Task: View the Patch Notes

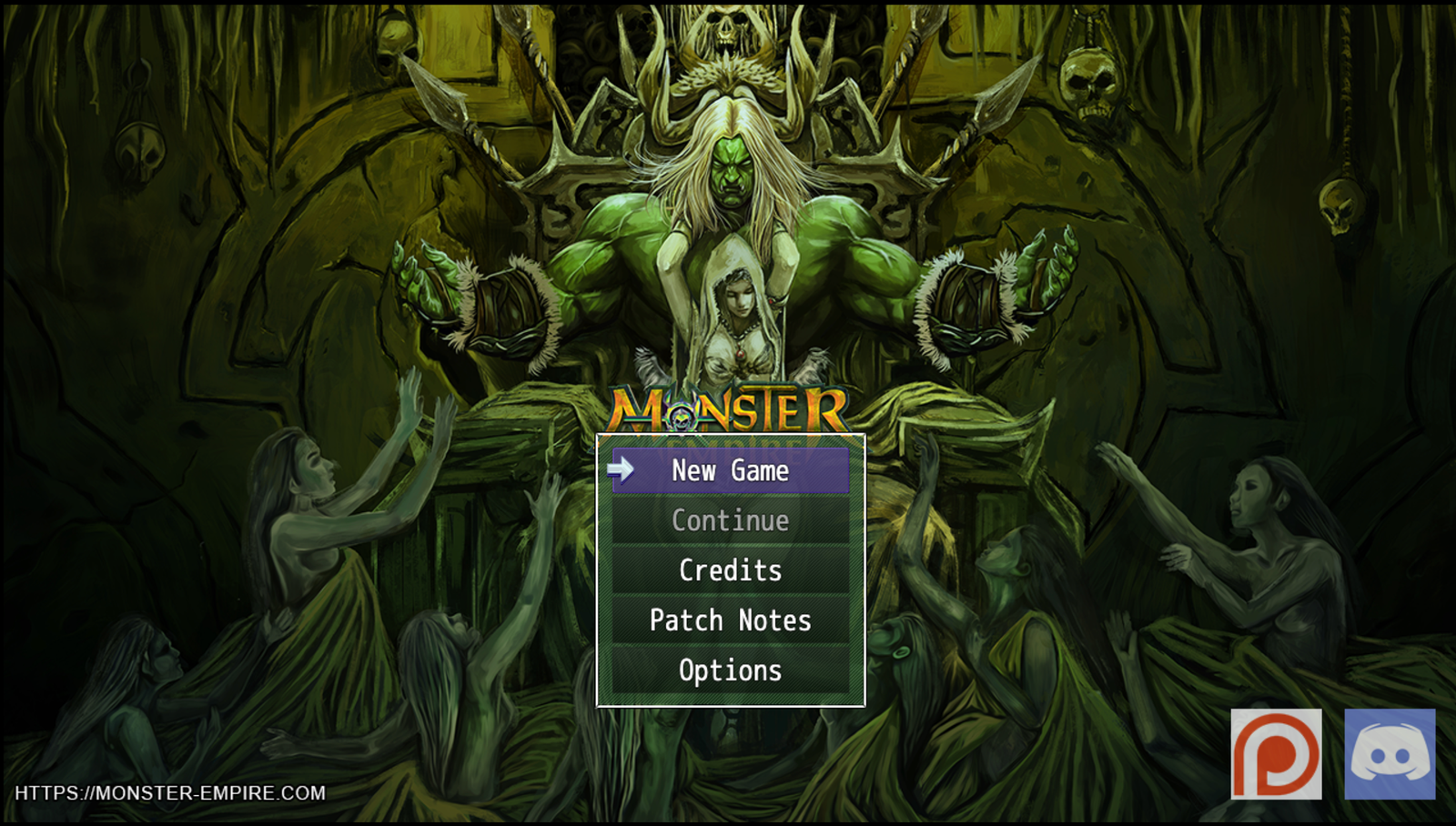Action: point(728,619)
